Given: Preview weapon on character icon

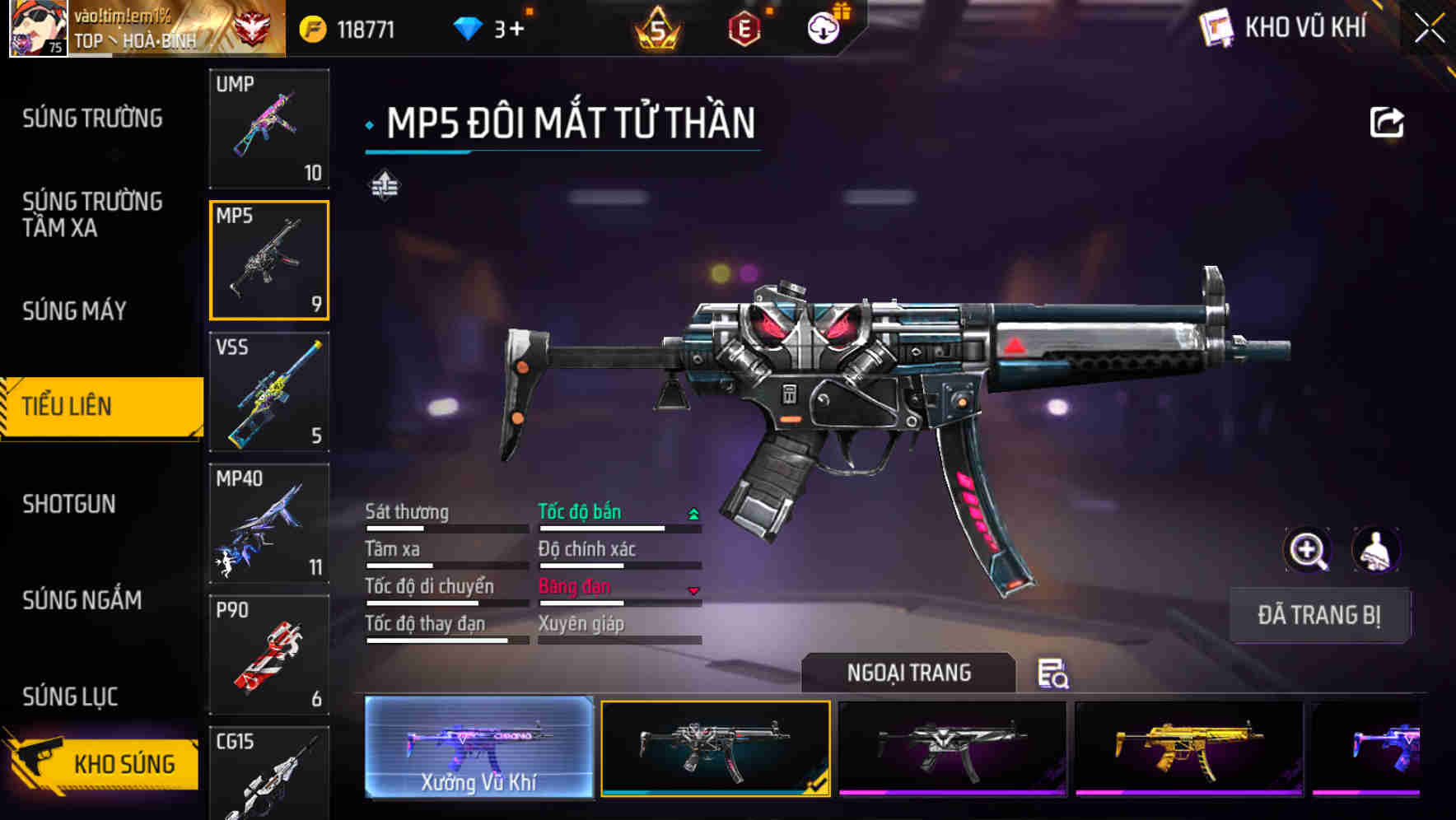Looking at the screenshot, I should click(x=1375, y=550).
